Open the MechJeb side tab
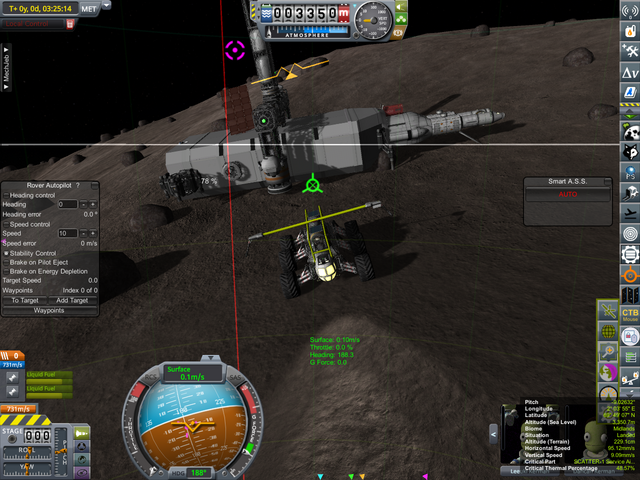Viewport: 640px width, 480px height. click(x=6, y=62)
